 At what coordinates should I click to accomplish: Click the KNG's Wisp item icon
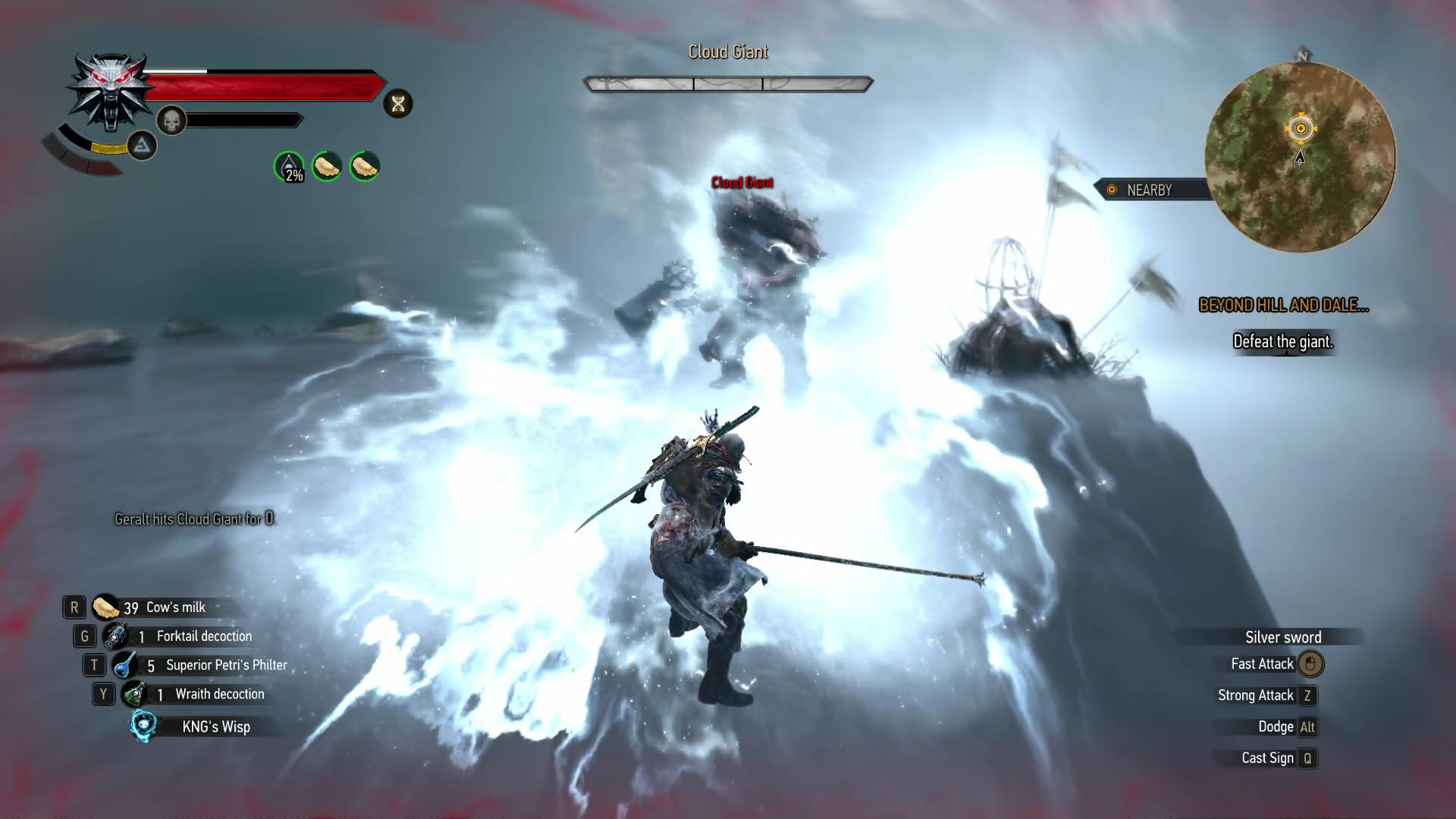tap(143, 726)
